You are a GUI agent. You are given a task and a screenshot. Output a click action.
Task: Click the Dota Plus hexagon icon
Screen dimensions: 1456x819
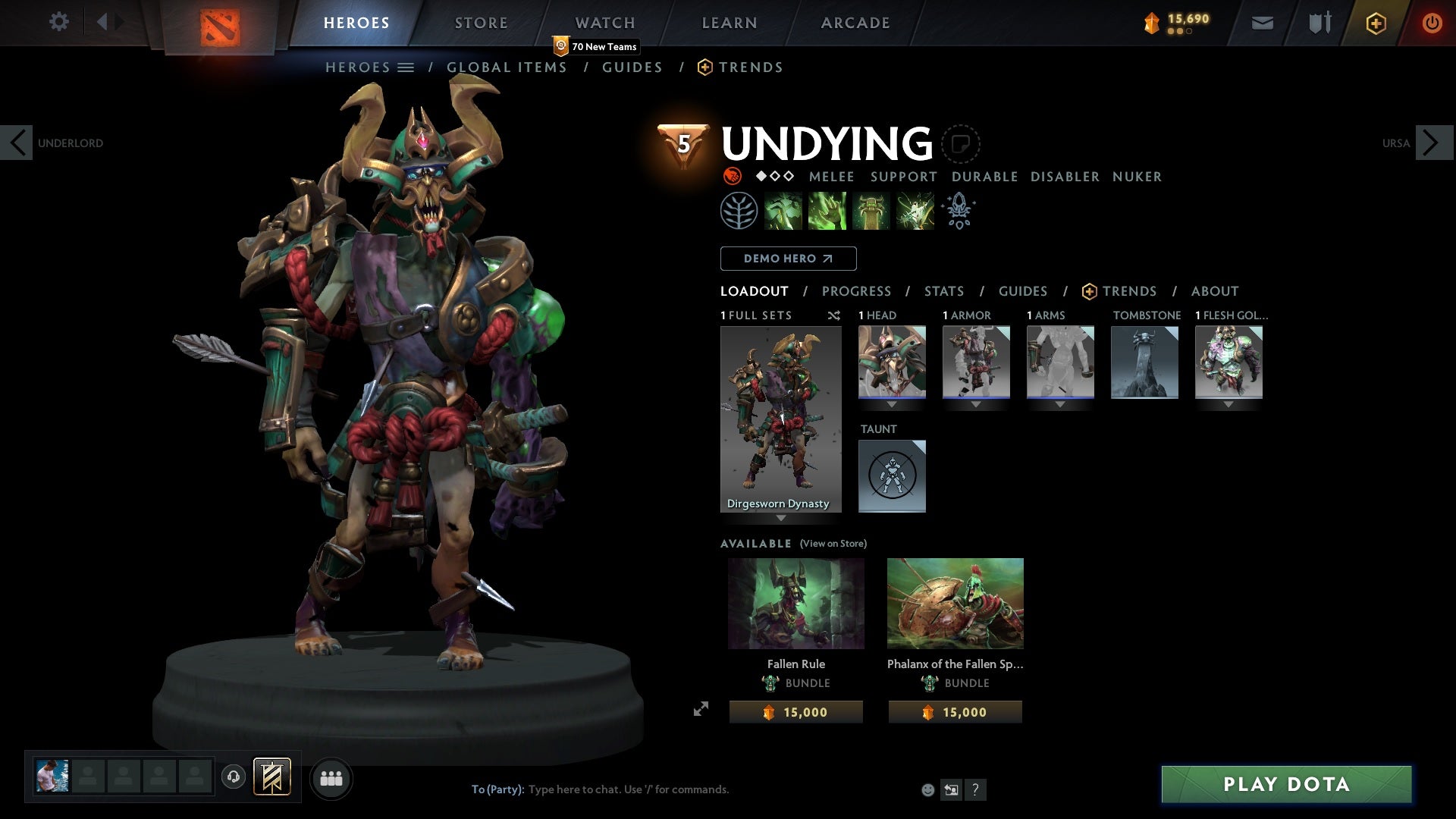tap(1375, 23)
